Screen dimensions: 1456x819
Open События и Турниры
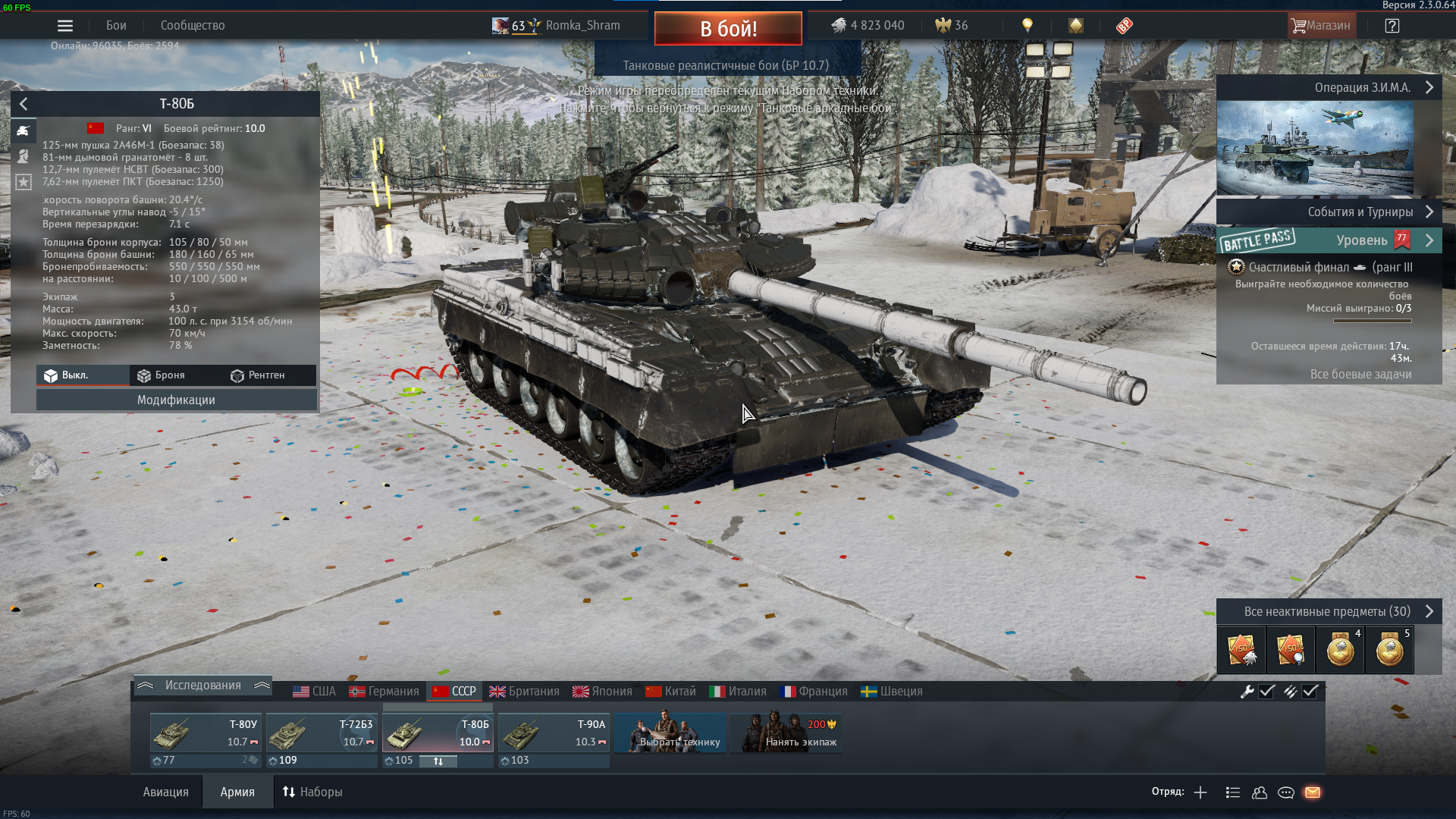pyautogui.click(x=1360, y=212)
